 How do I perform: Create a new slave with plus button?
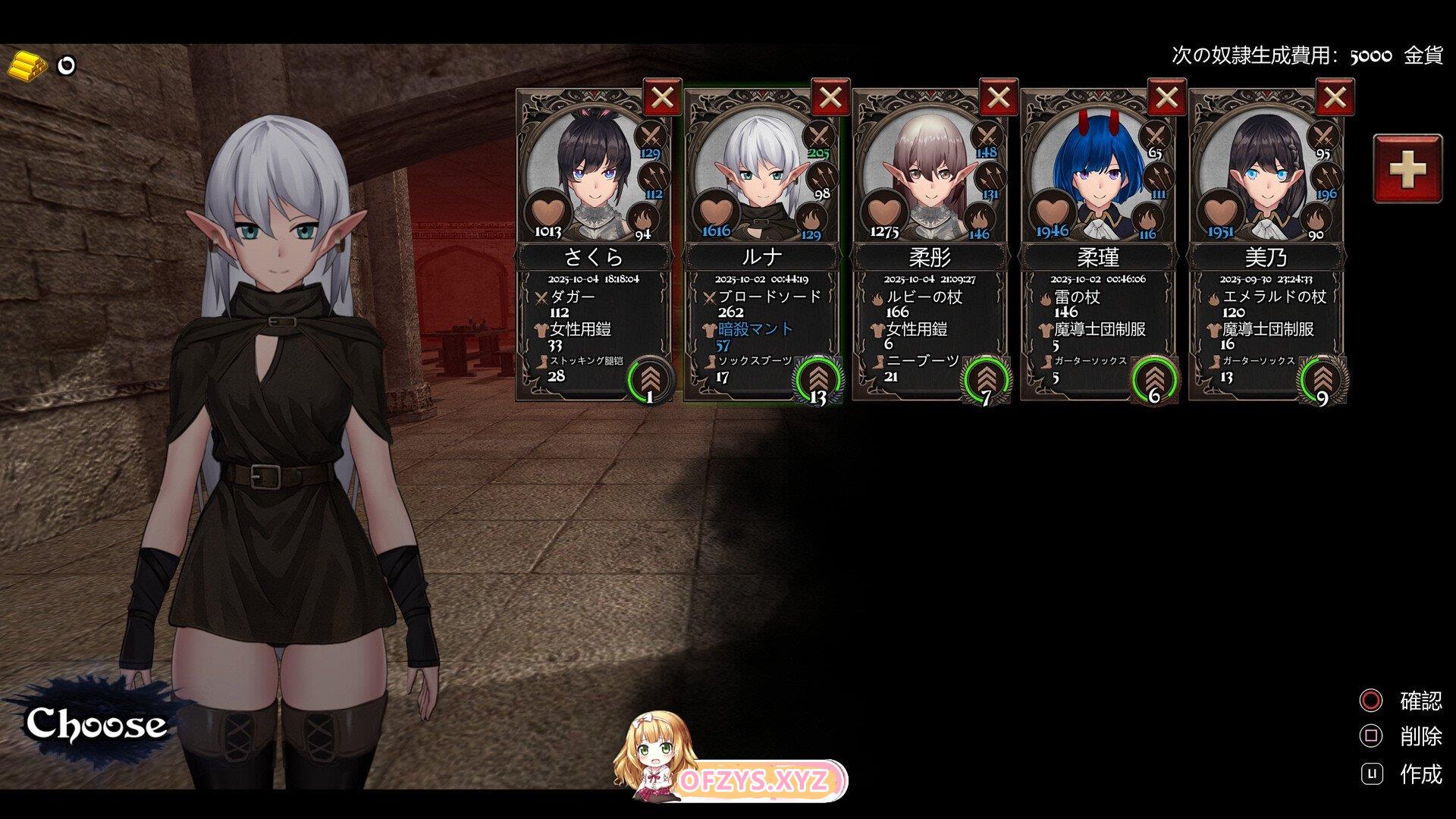[x=1407, y=168]
